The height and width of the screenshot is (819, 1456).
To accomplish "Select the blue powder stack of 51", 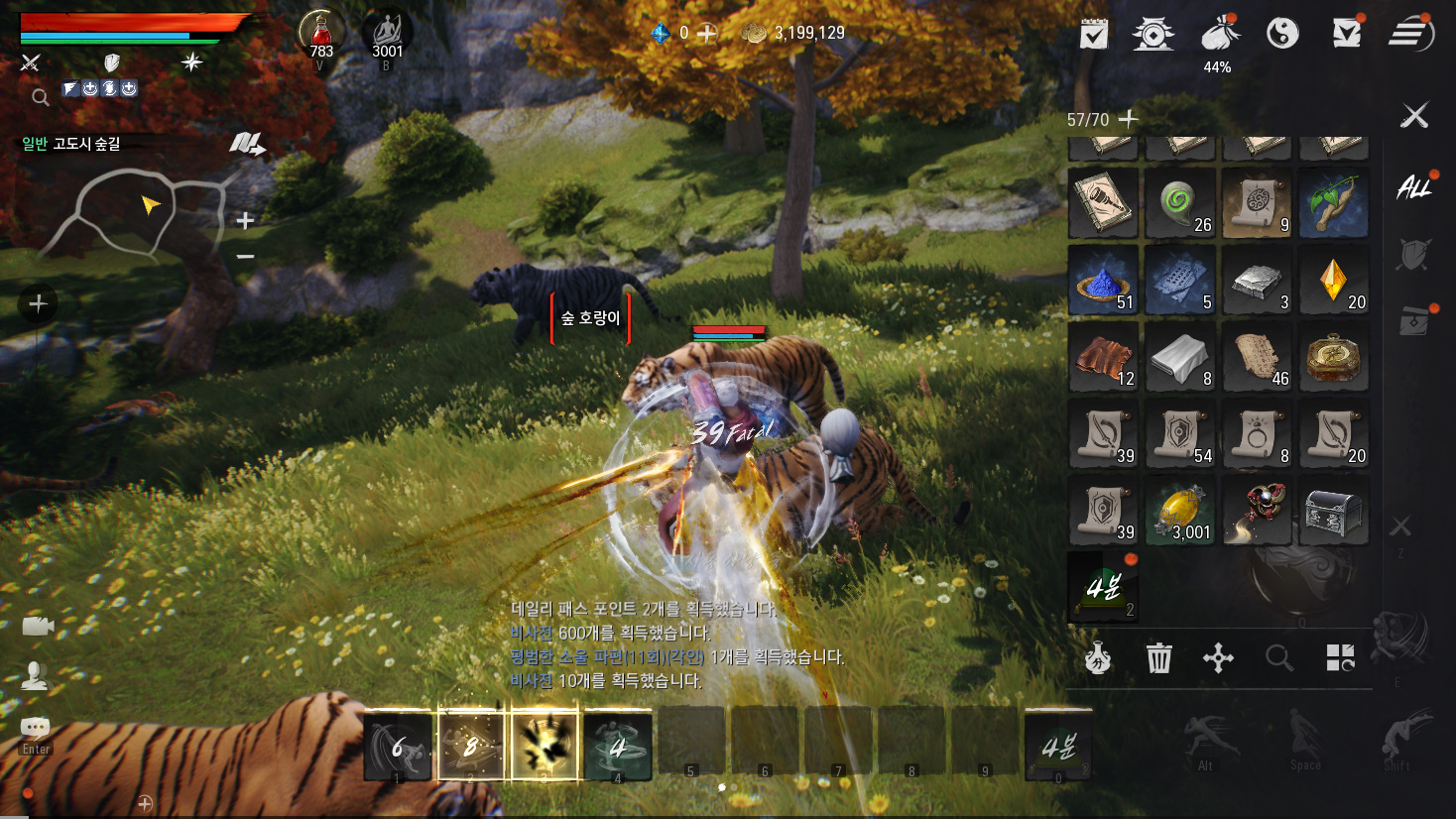I will point(1103,282).
